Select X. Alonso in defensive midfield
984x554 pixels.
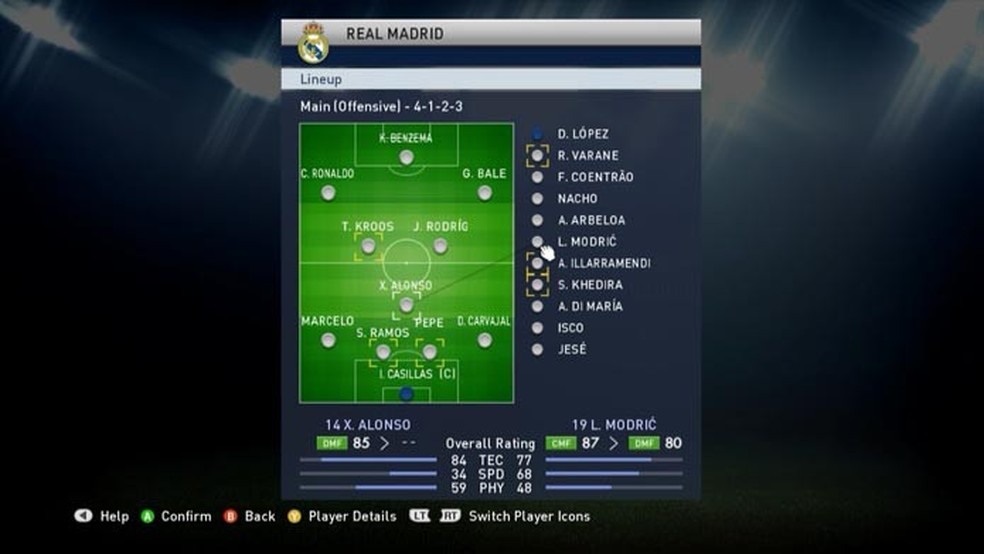coord(406,304)
